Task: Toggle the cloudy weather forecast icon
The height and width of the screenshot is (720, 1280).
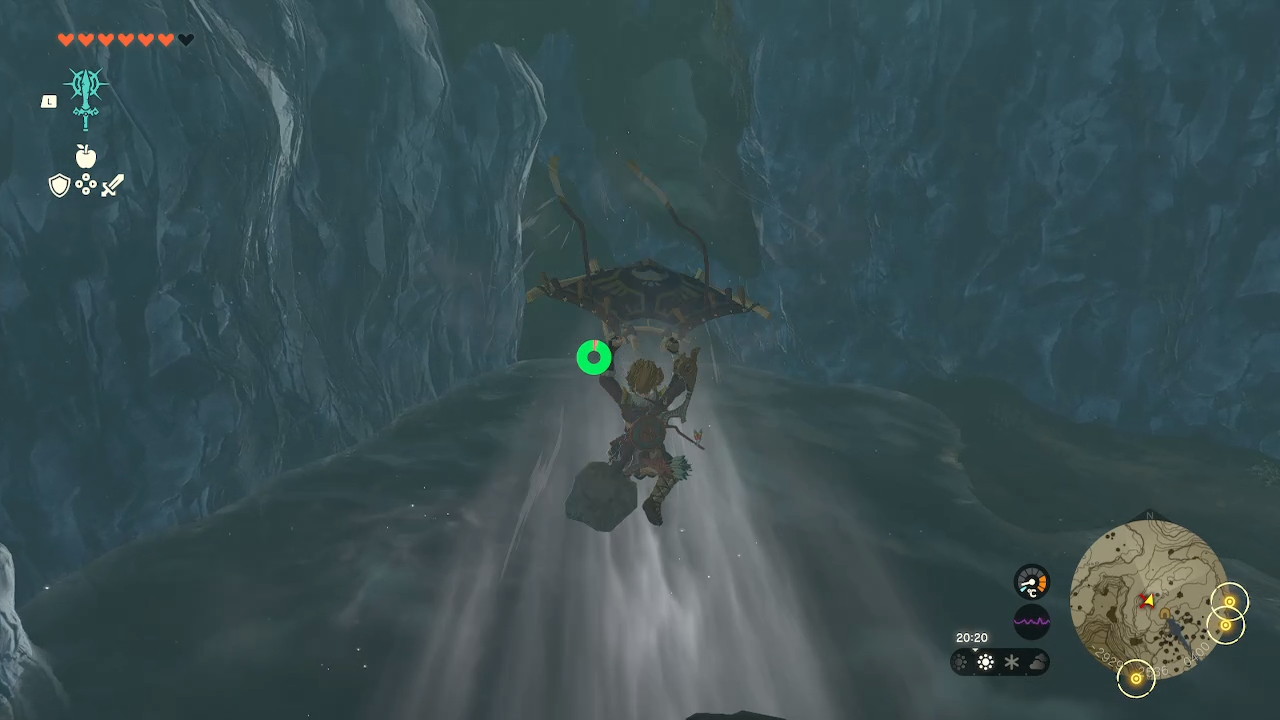Action: pos(1038,661)
